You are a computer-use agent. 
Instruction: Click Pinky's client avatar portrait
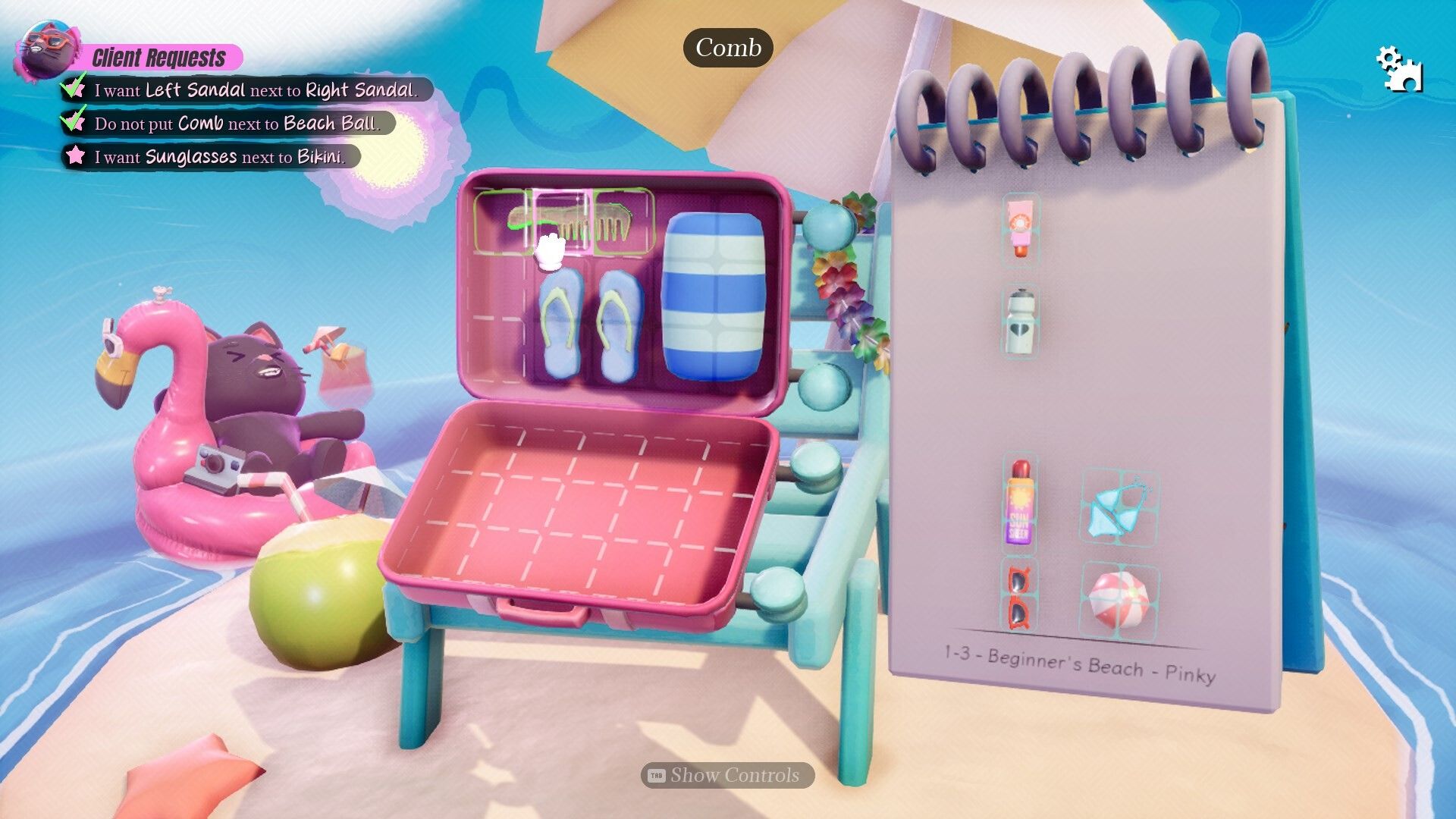49,51
